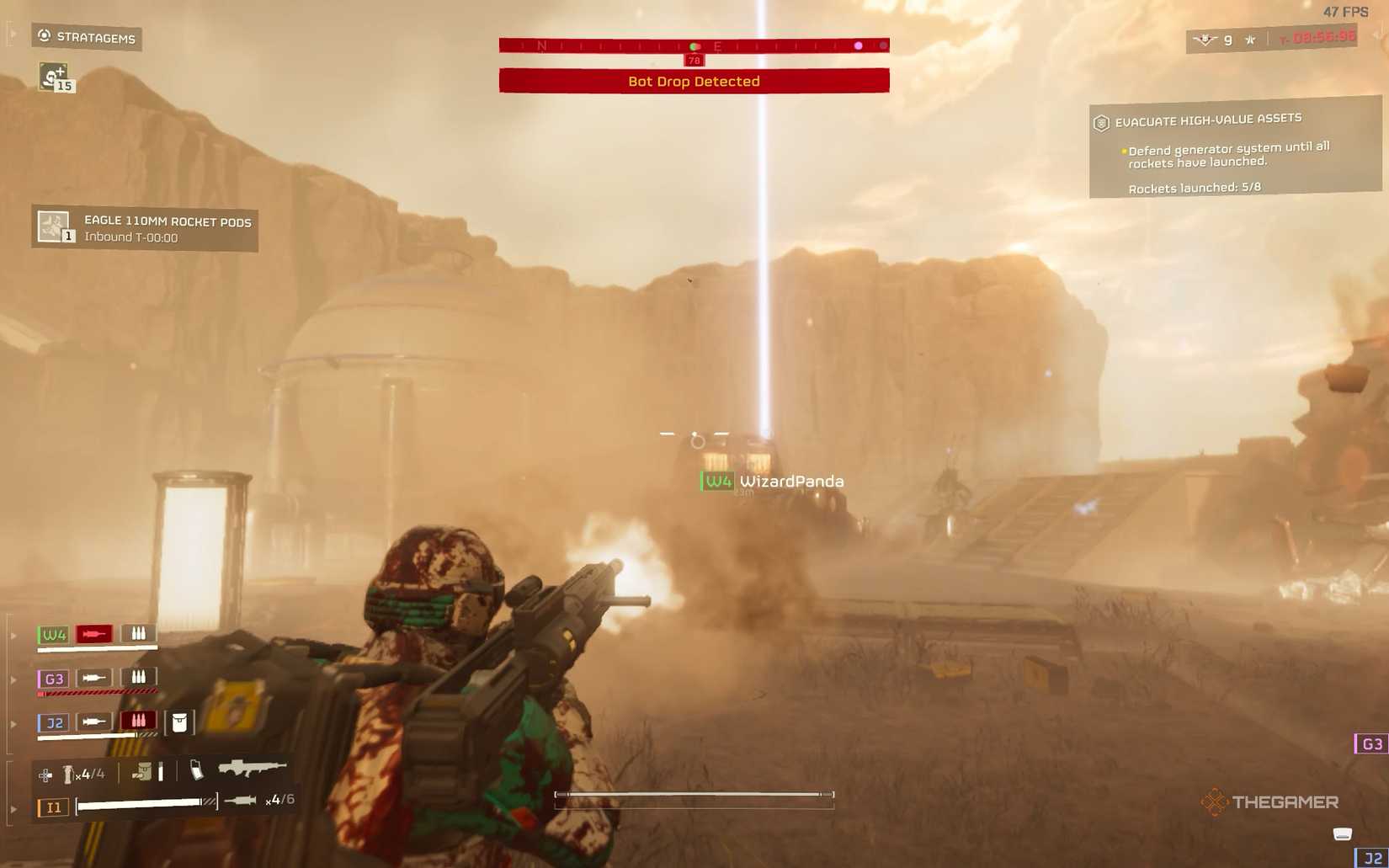Click J2's backpack icon in the squad list
Image resolution: width=1389 pixels, height=868 pixels.
[x=178, y=722]
